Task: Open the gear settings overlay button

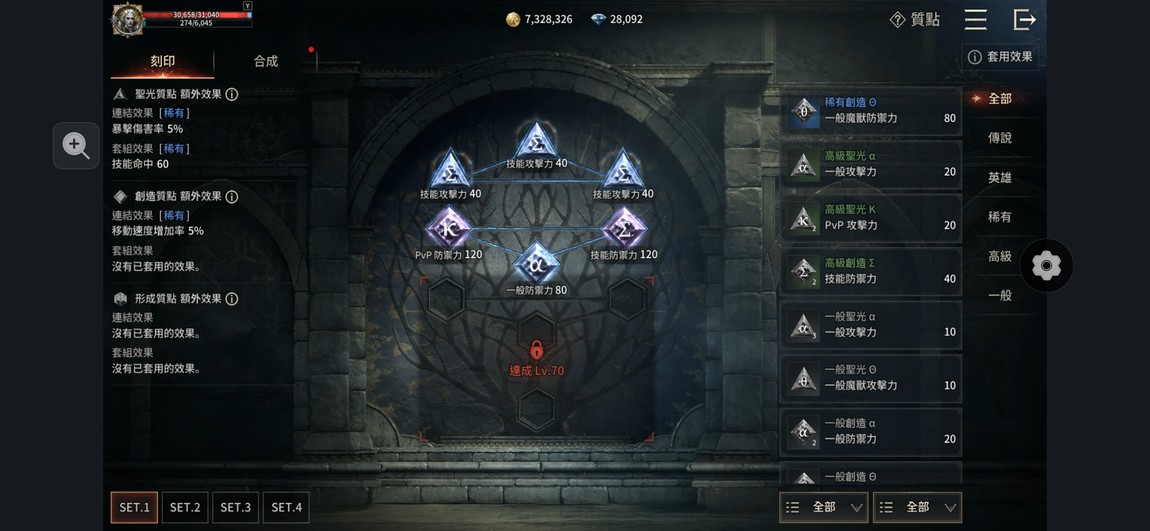Action: (1046, 266)
